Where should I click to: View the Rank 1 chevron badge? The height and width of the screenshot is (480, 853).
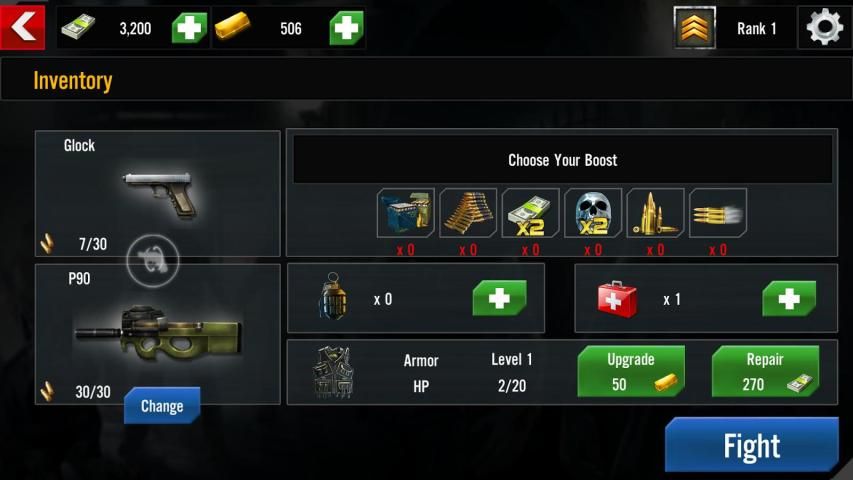point(694,28)
